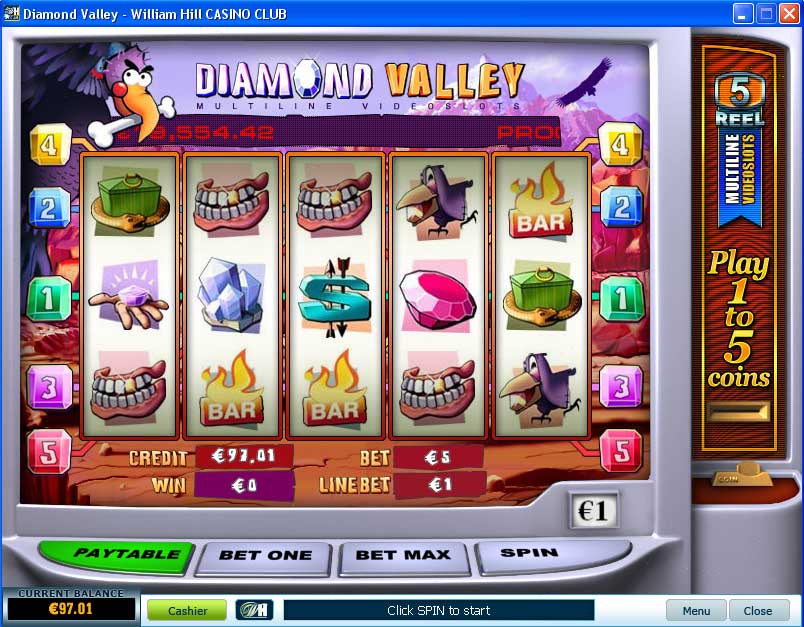Click the Close button at bottom
The height and width of the screenshot is (627, 804).
[757, 610]
